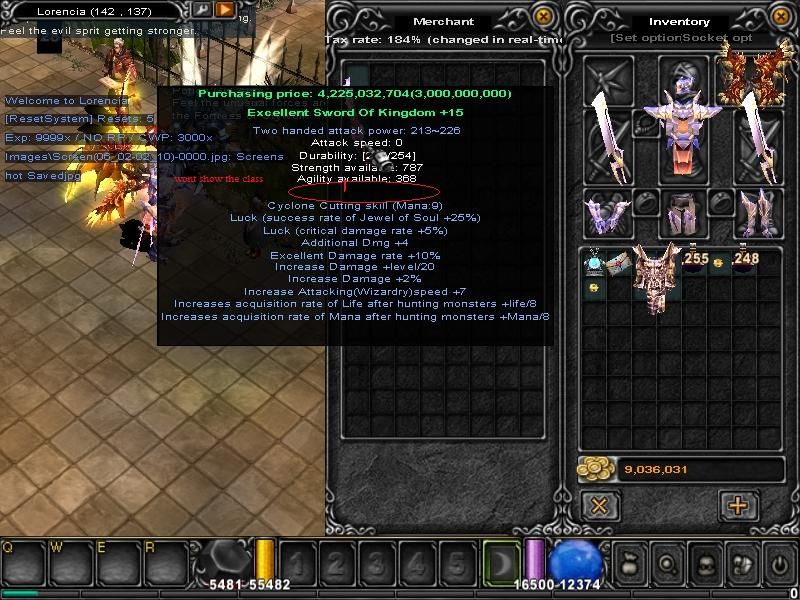Click the orange play arrow beside the wrench
Screen dimensions: 800x600
click(225, 10)
